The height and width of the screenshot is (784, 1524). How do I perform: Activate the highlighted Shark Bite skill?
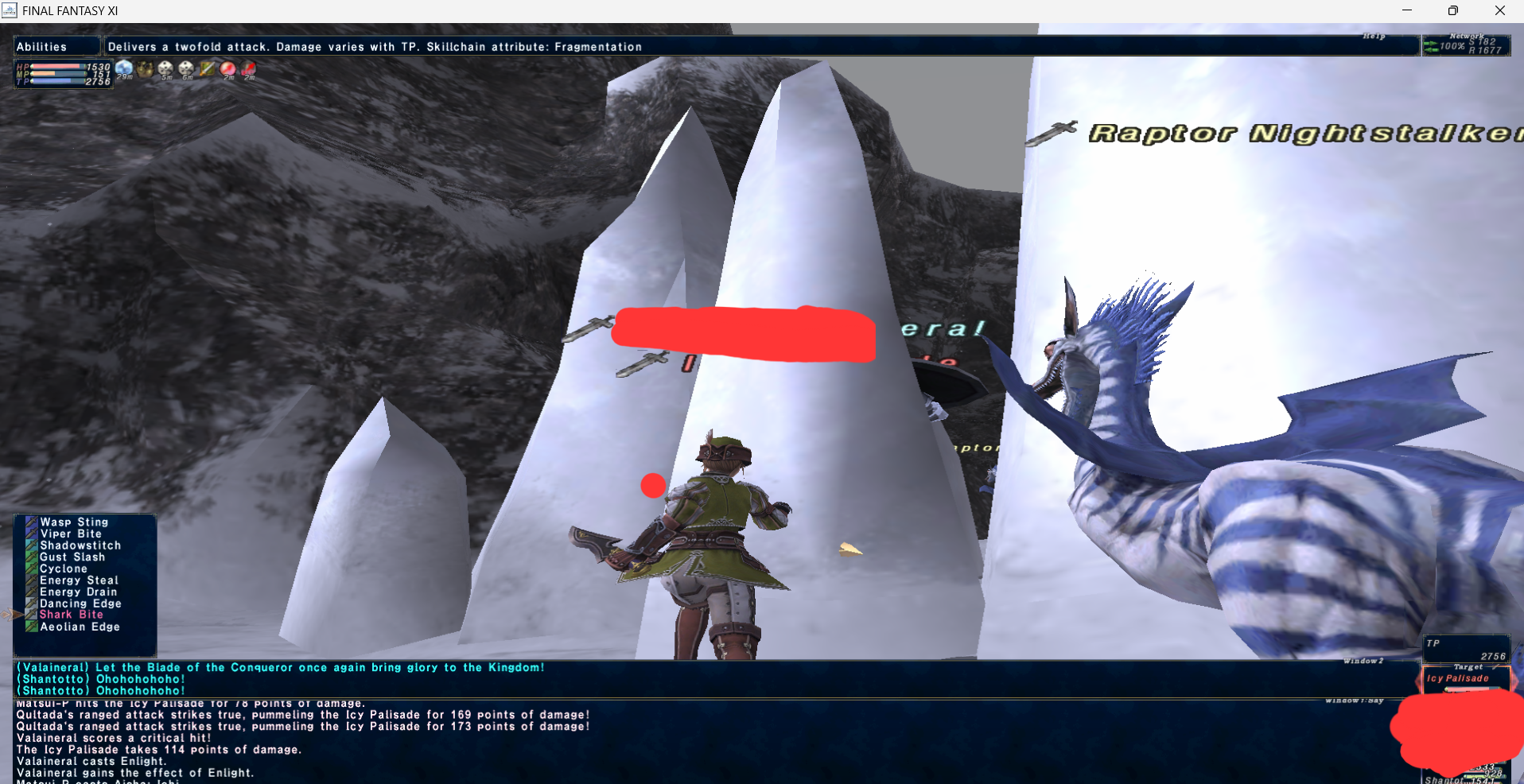71,615
